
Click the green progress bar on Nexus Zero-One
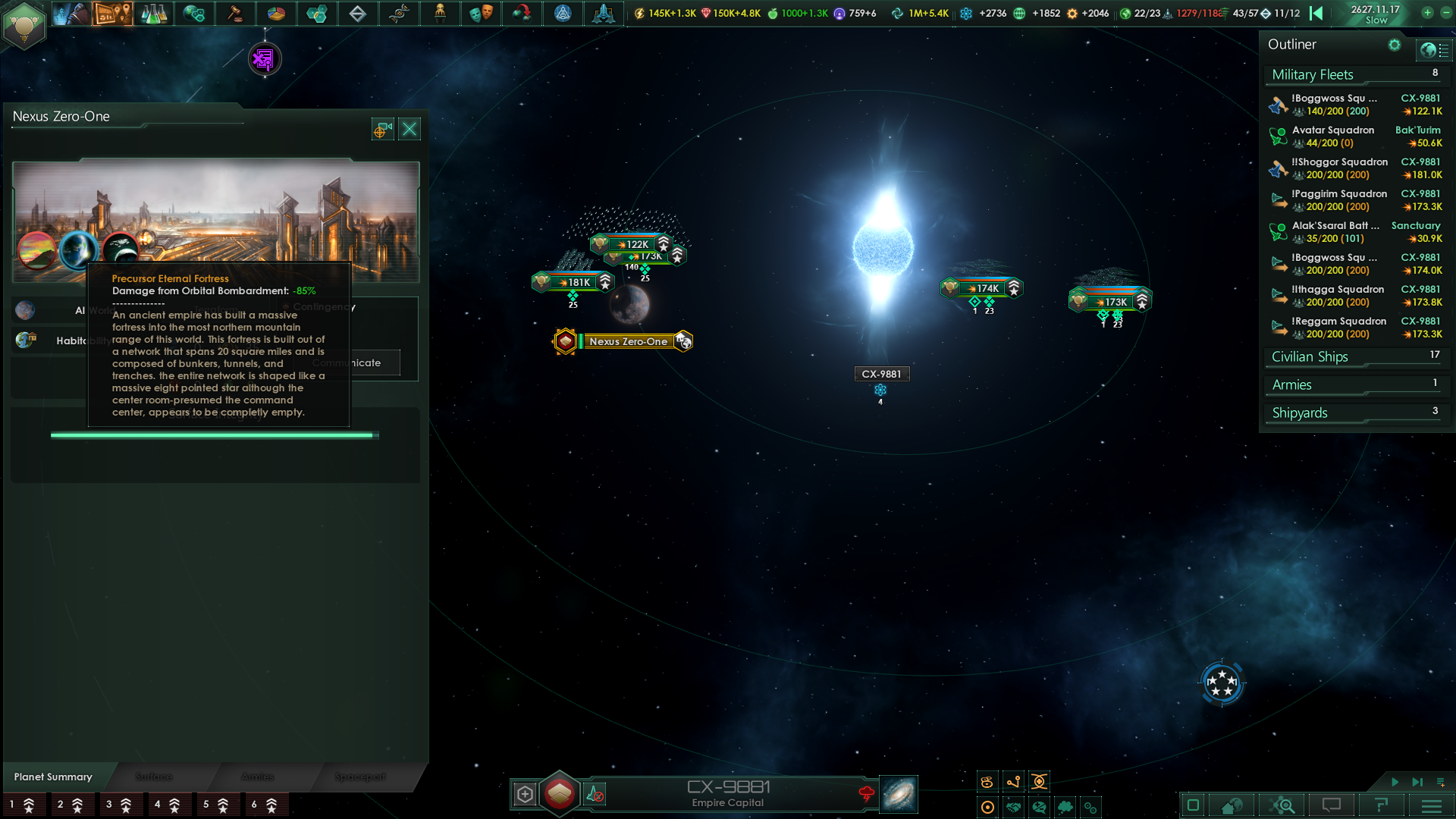pos(215,435)
